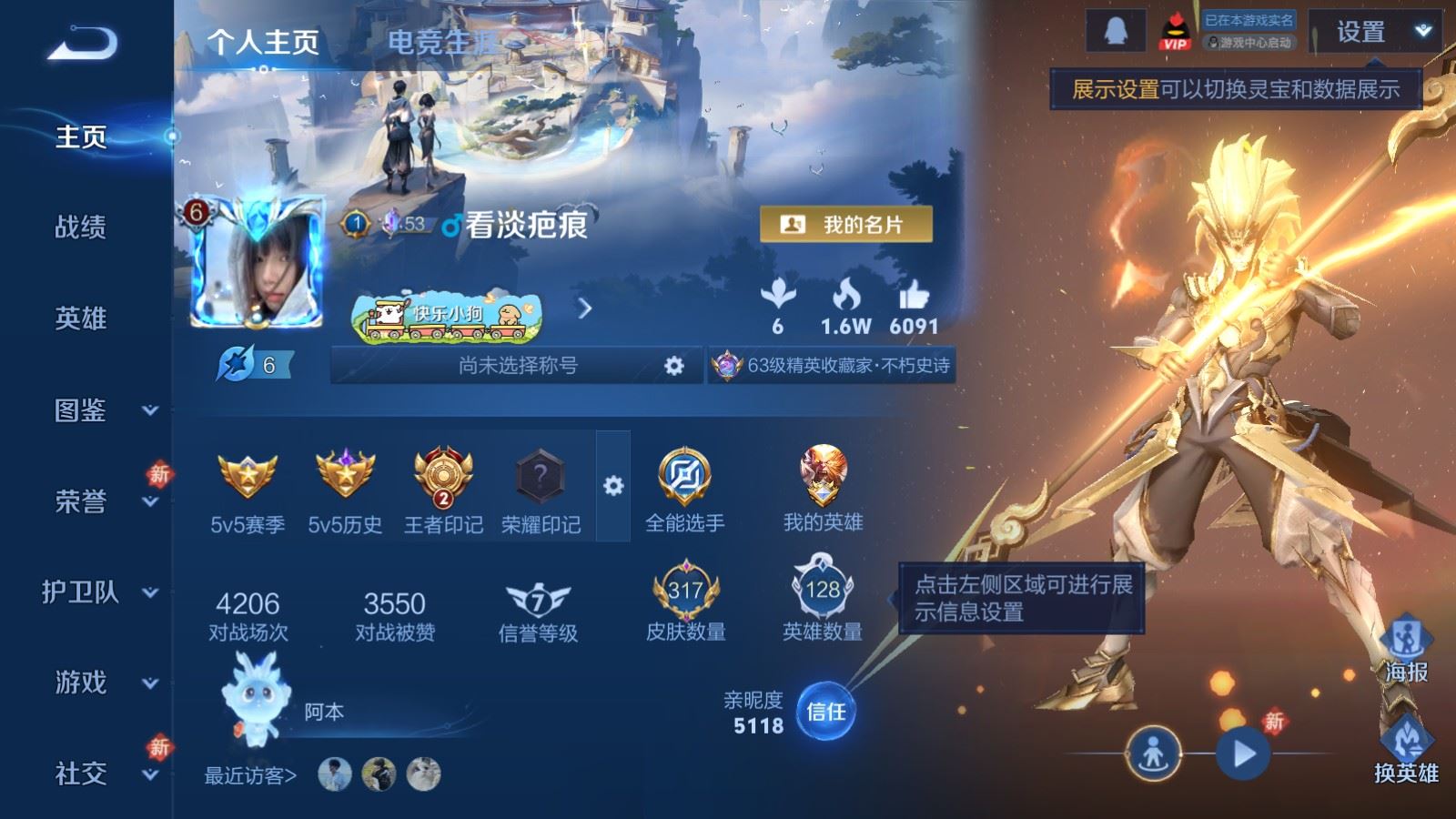Open the 荣誉 sidebar section
The height and width of the screenshot is (819, 1456).
(x=100, y=501)
